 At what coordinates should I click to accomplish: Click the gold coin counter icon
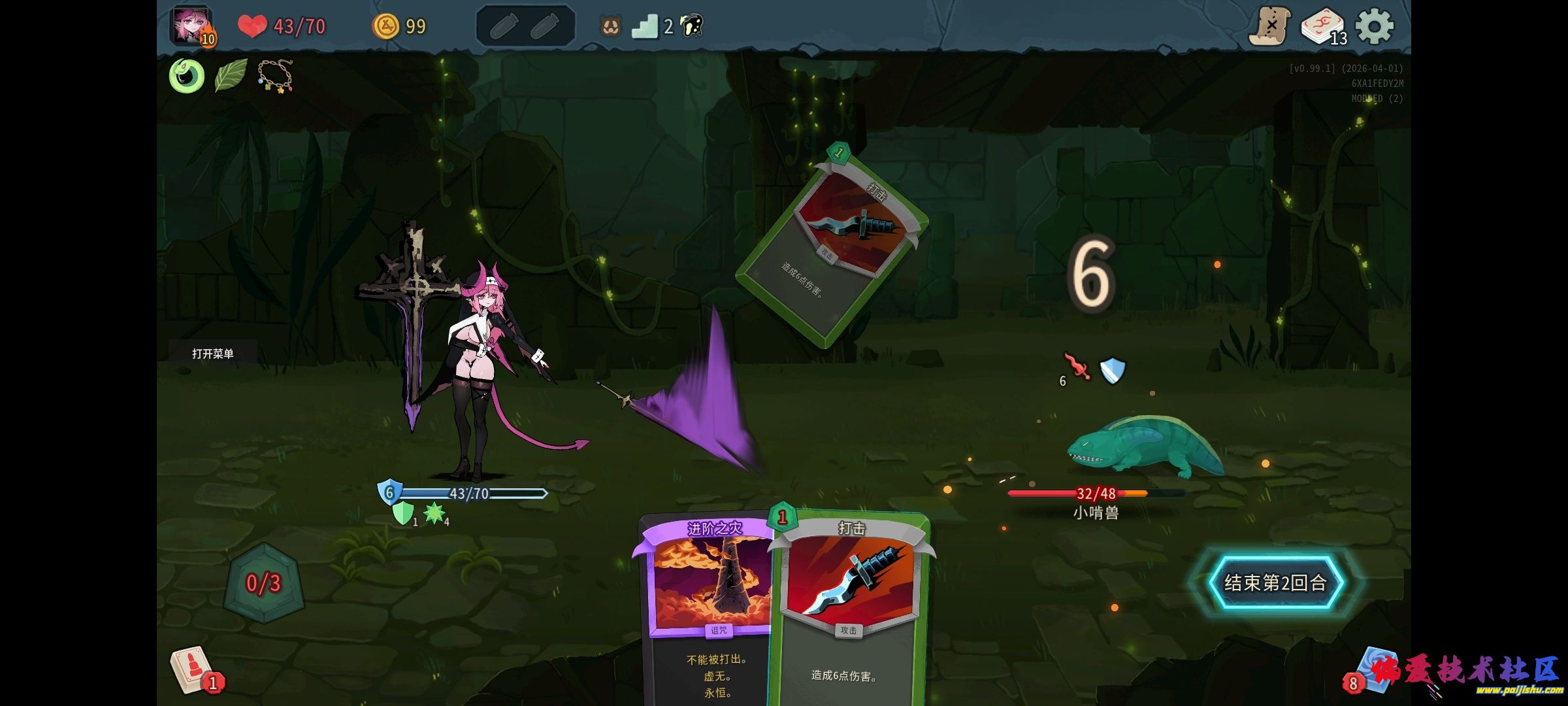click(x=385, y=27)
